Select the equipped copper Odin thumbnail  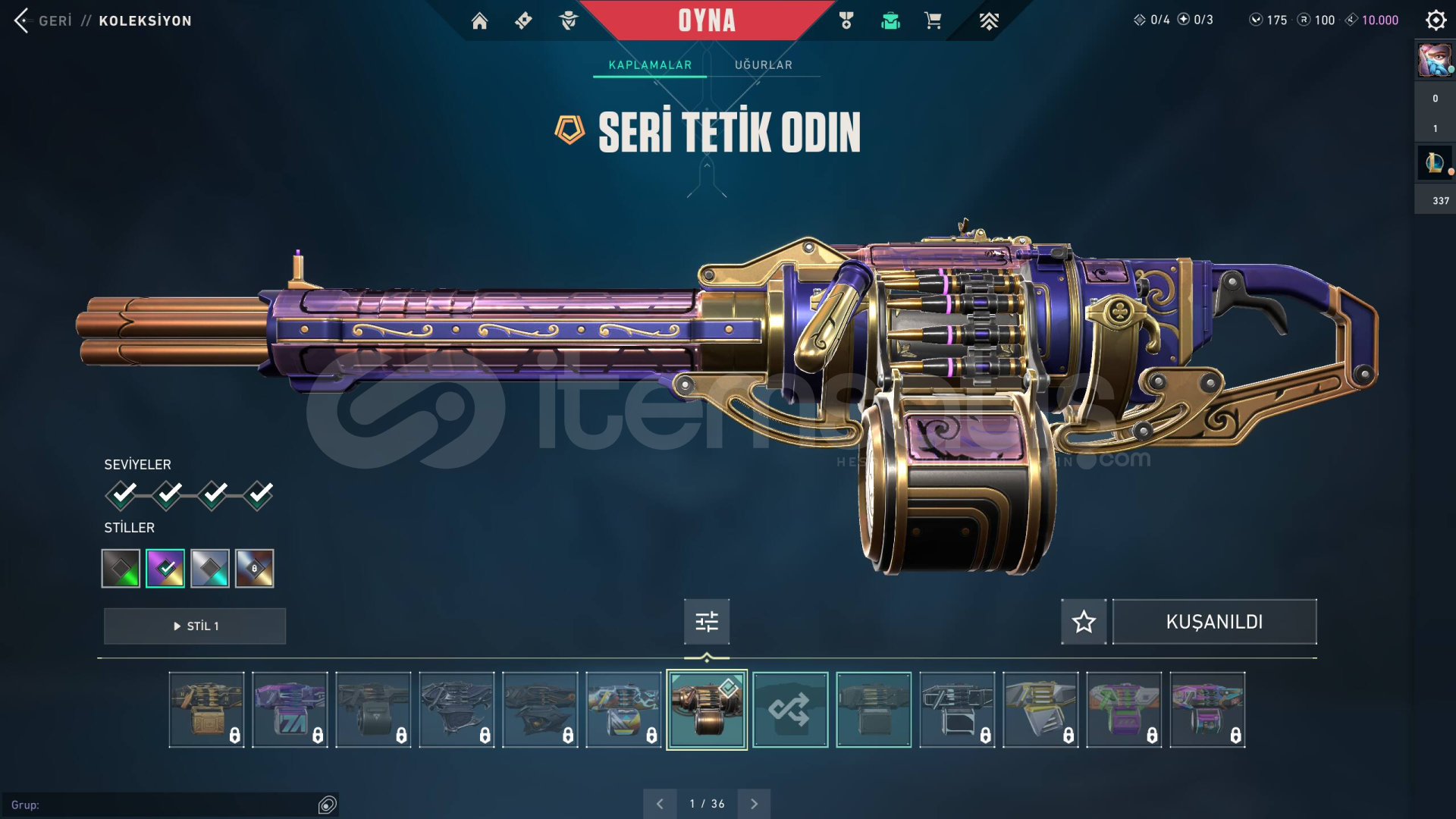pos(707,710)
